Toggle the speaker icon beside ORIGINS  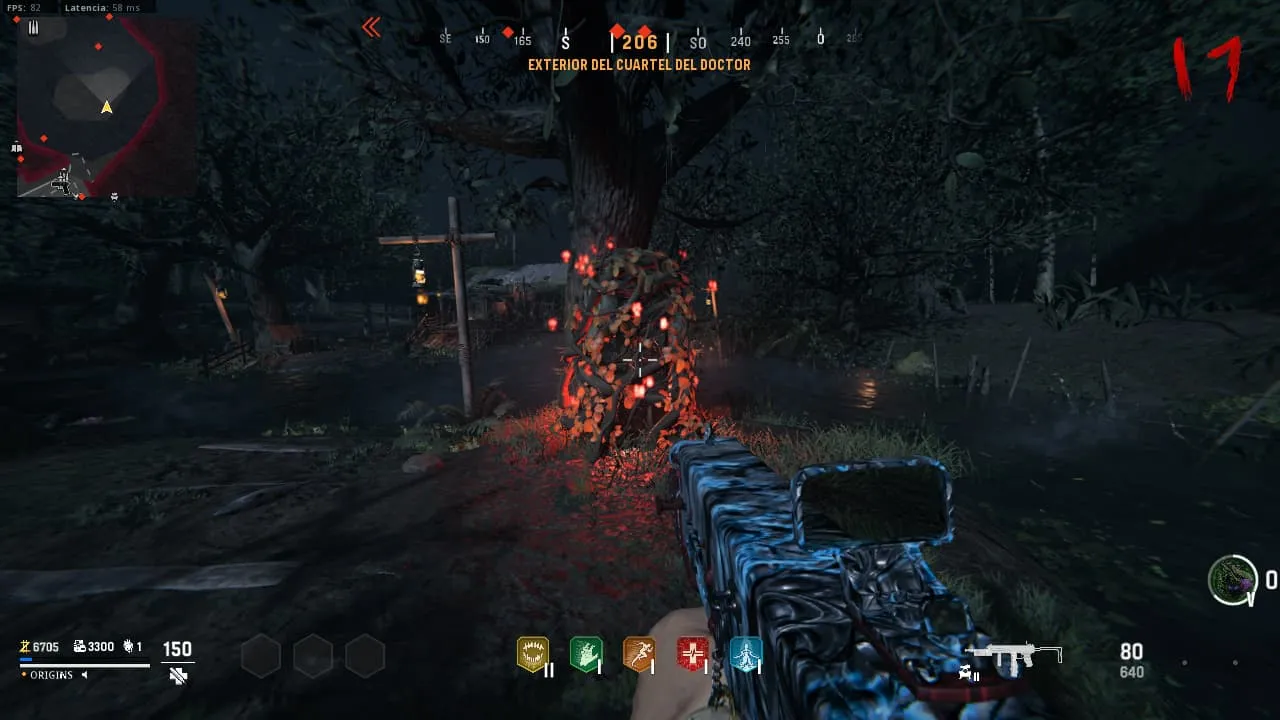84,675
